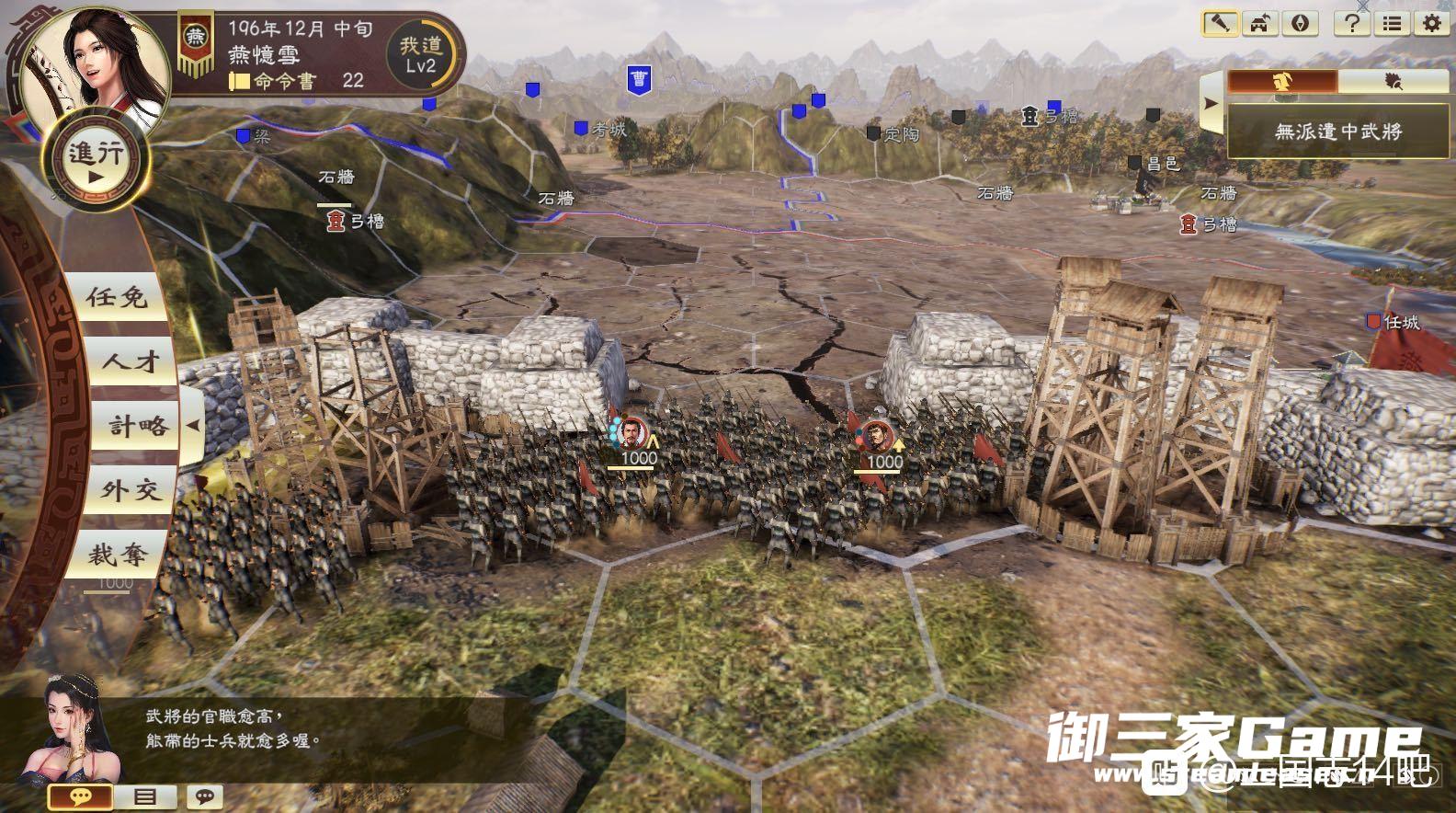Open the 任免 appointments menu
1456x813 pixels.
pyautogui.click(x=118, y=297)
